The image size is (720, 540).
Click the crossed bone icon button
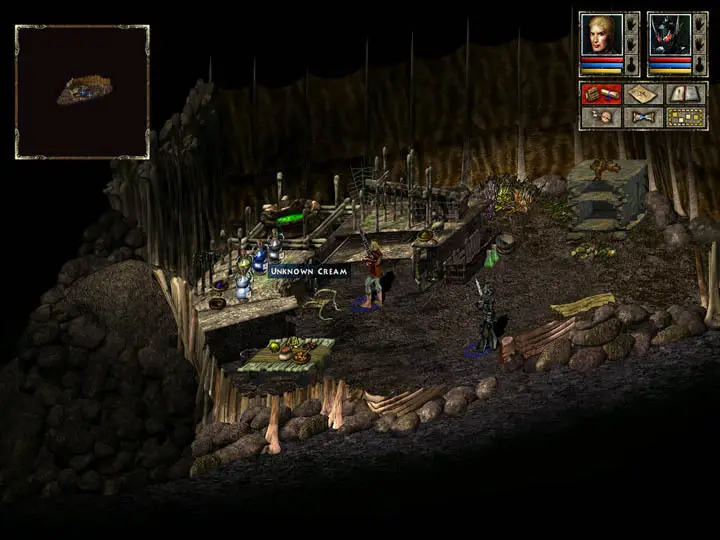pos(643,117)
